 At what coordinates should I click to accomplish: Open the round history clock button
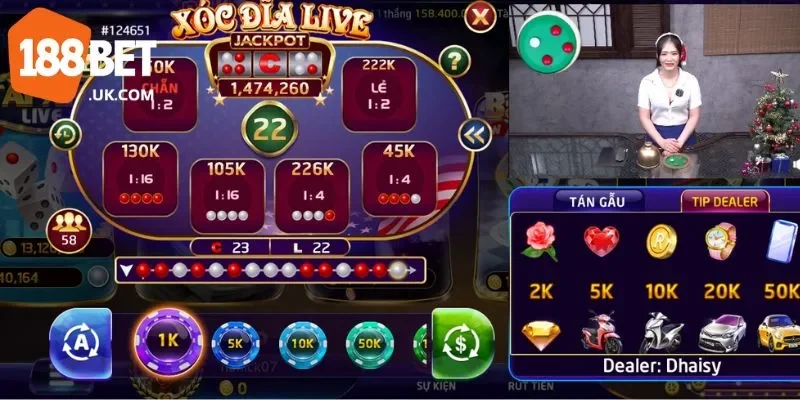coord(67,133)
